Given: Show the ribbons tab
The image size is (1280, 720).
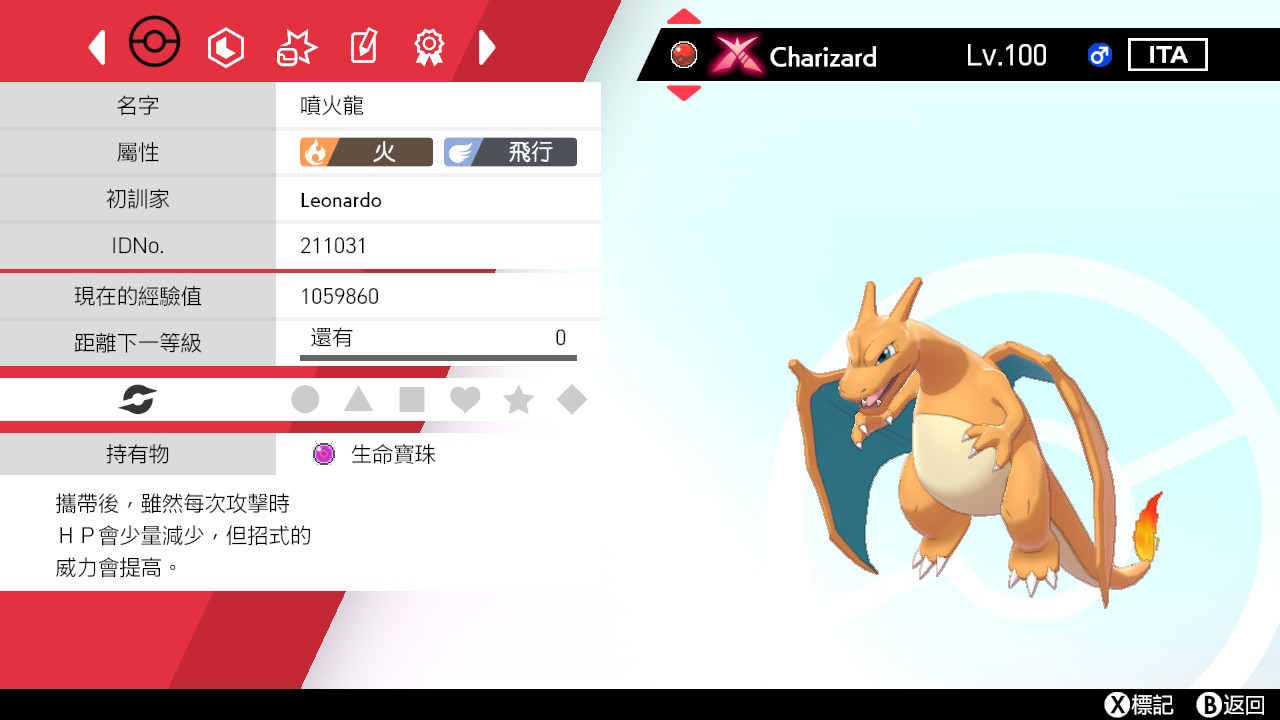Looking at the screenshot, I should pyautogui.click(x=429, y=47).
